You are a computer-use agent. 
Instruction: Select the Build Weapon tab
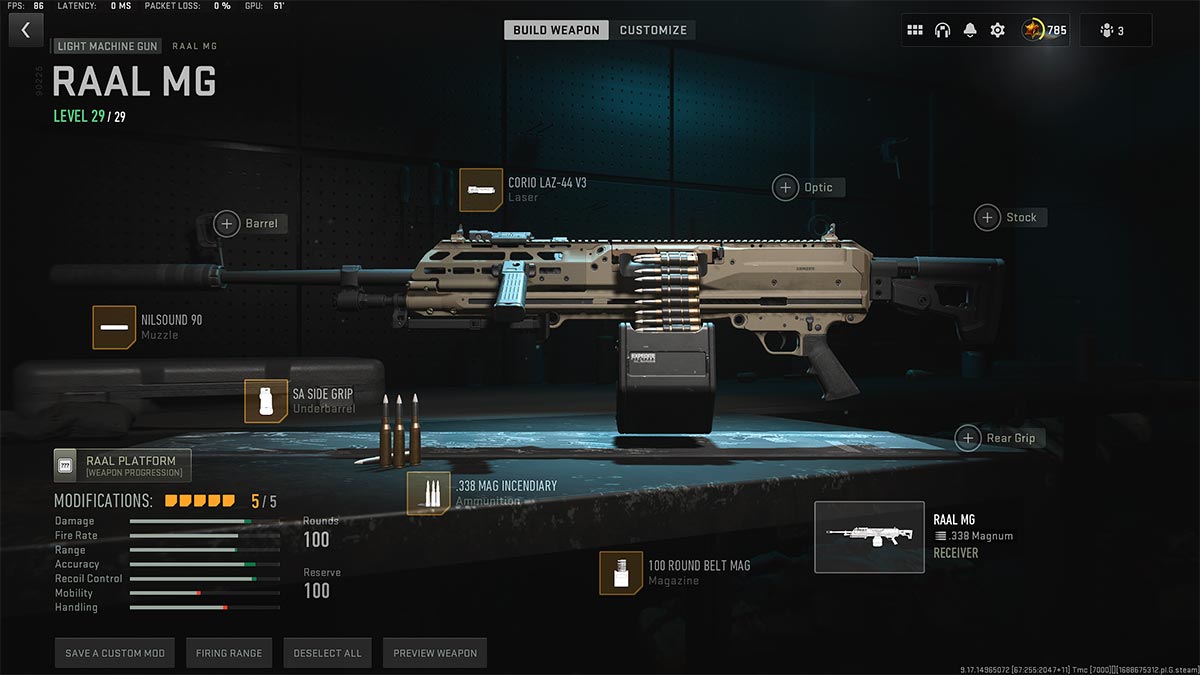556,30
